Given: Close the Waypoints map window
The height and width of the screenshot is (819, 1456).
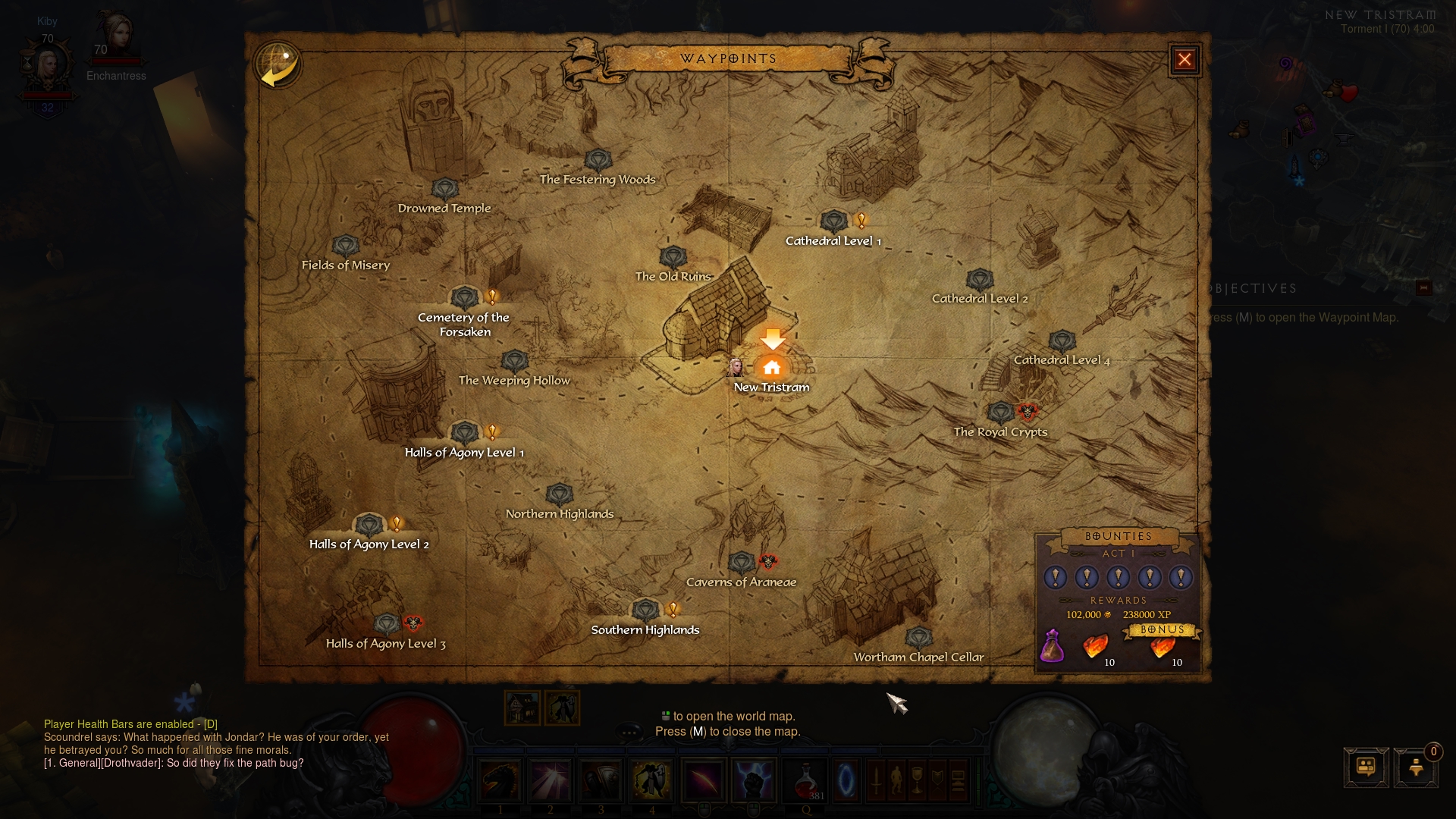Looking at the screenshot, I should (x=1185, y=60).
